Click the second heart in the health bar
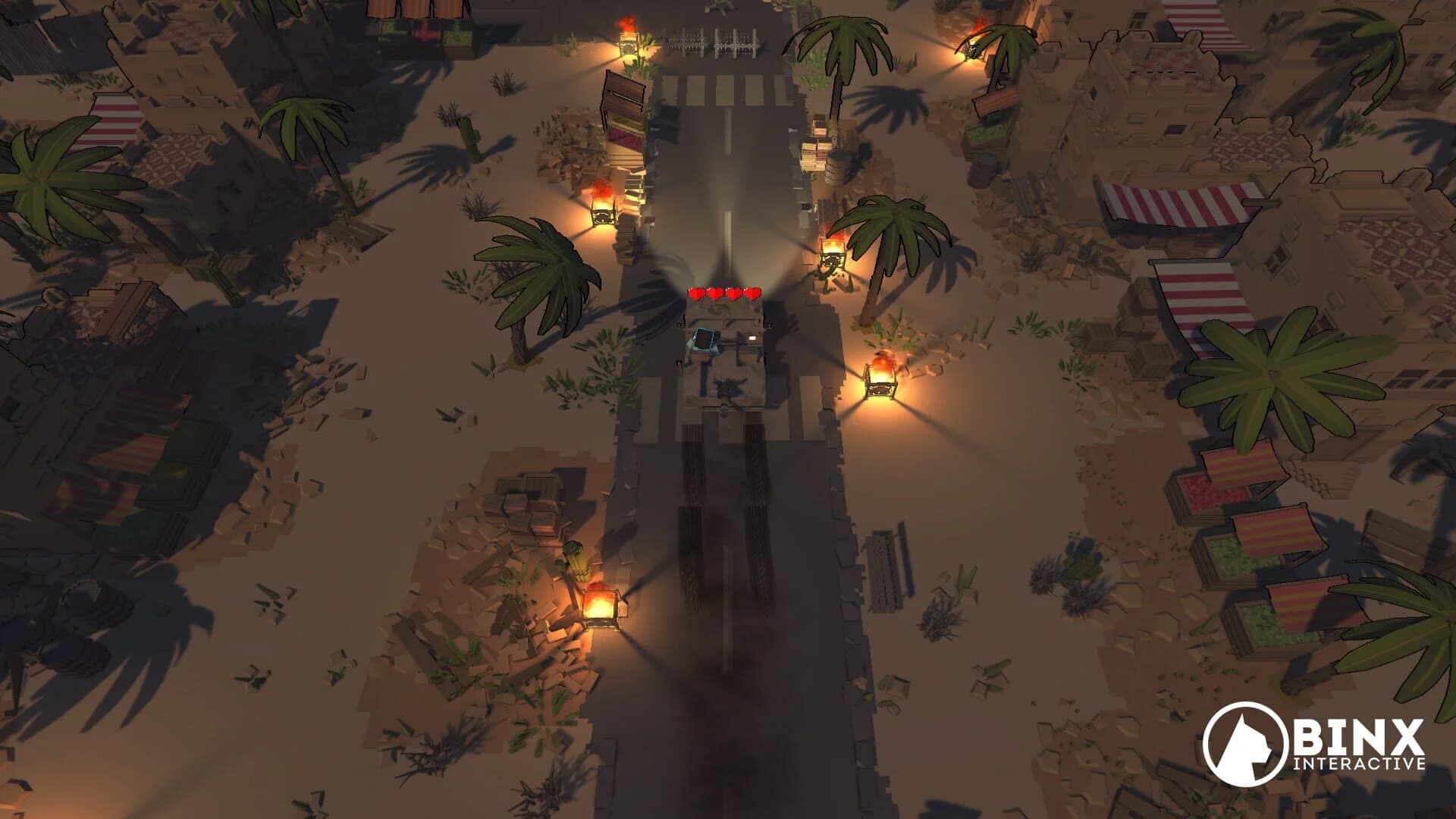 pyautogui.click(x=715, y=293)
